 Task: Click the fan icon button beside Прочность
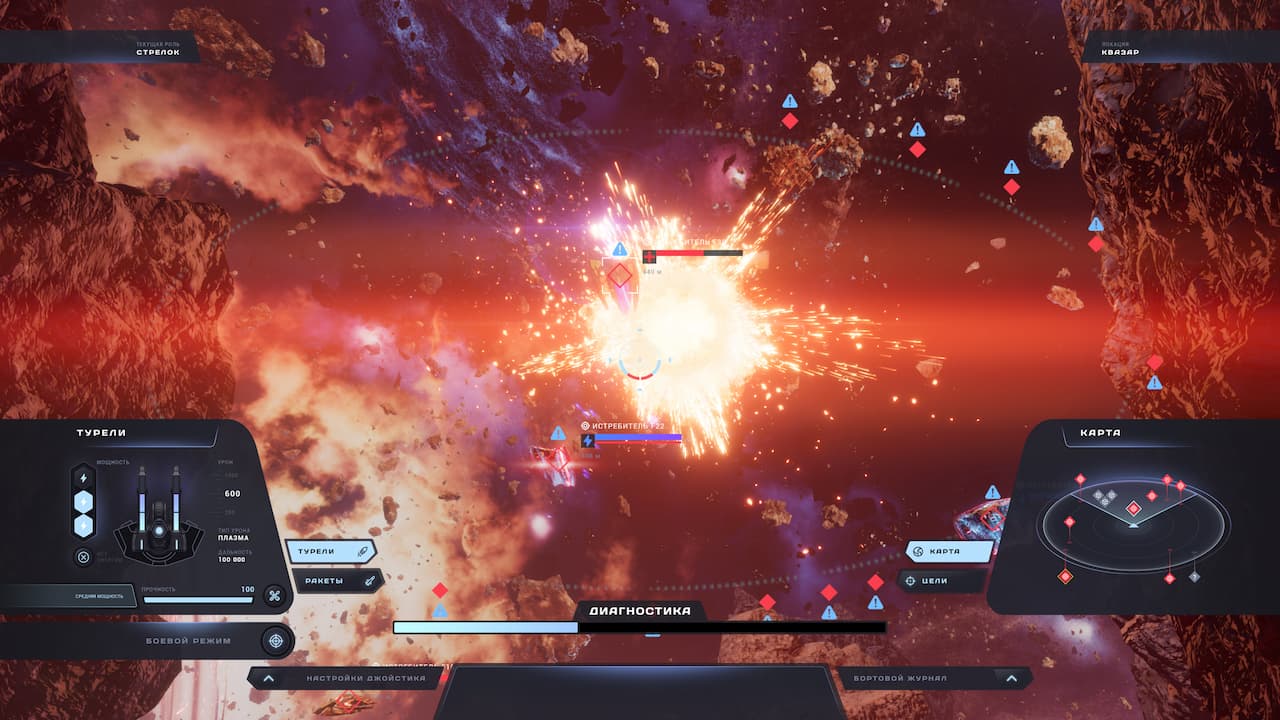pos(274,595)
